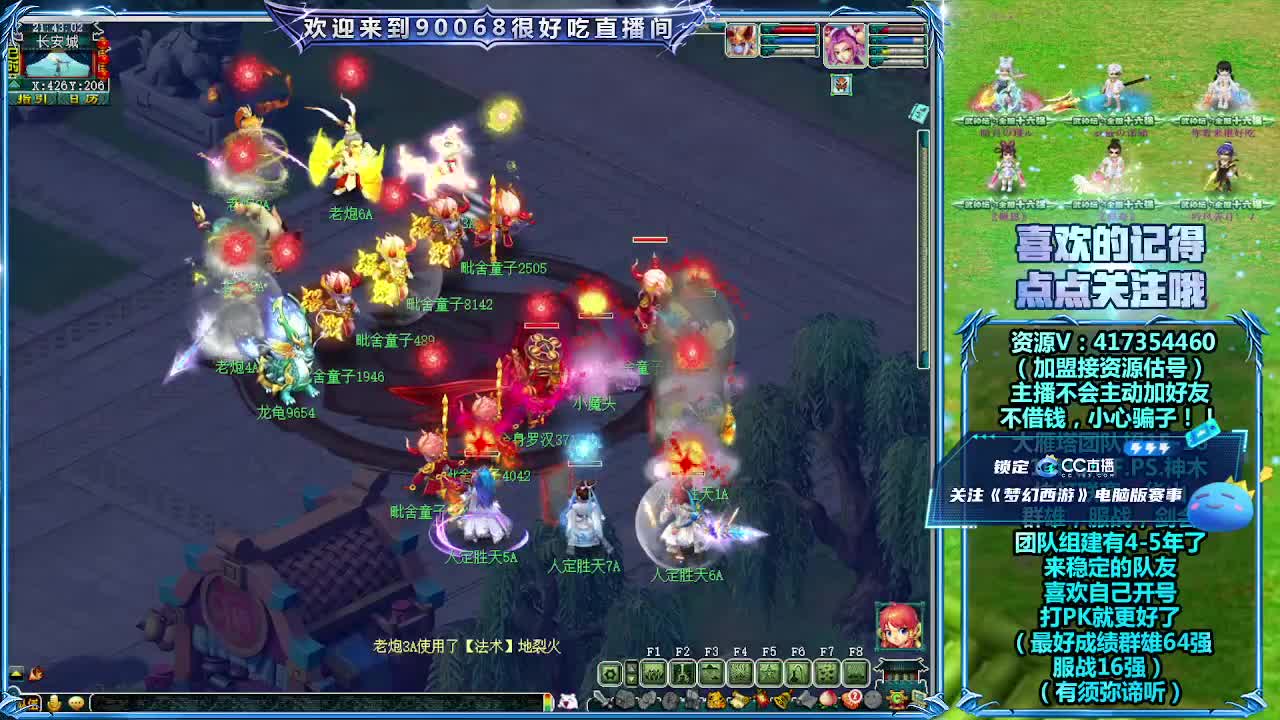Switch to the 日历 calendar tab under the minimap

coord(84,98)
